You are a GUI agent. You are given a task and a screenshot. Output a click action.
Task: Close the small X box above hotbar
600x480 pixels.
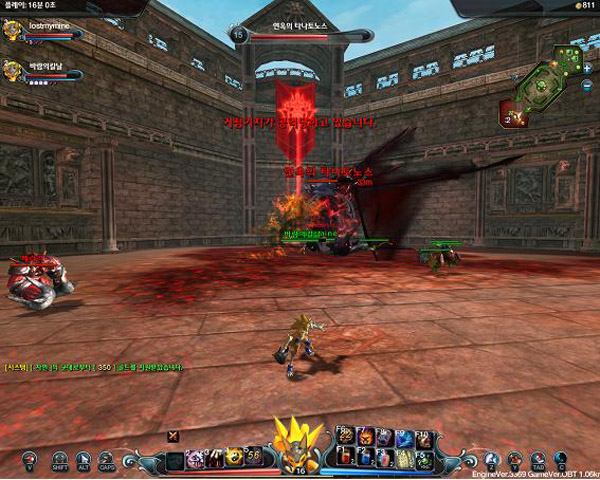[x=174, y=434]
